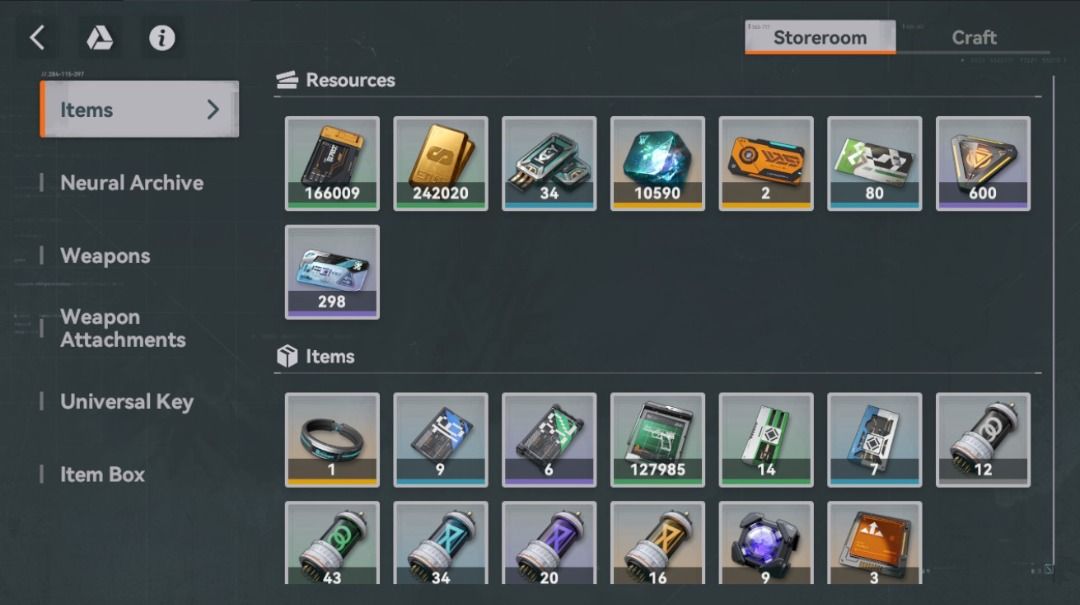Image resolution: width=1080 pixels, height=605 pixels.
Task: Open the Weapon Attachments category
Action: (x=122, y=328)
